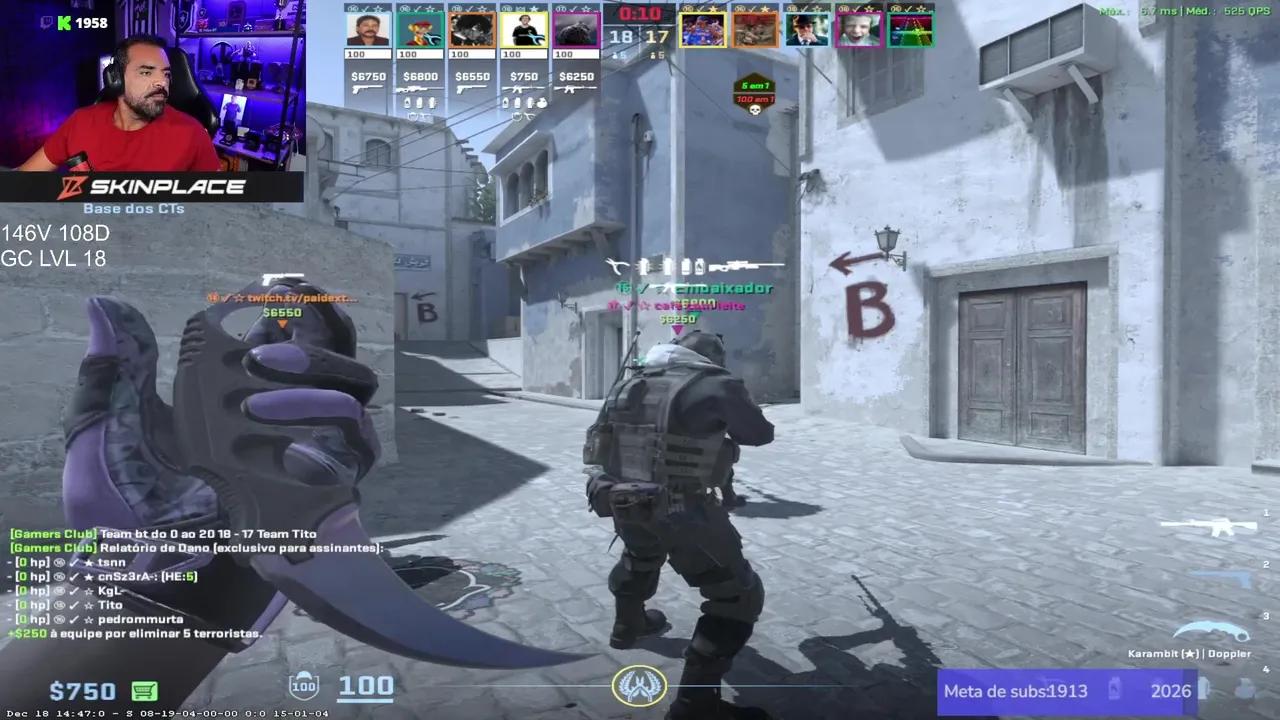Image resolution: width=1280 pixels, height=720 pixels.
Task: Select the CT faction emblem at bottom center
Action: coord(640,686)
